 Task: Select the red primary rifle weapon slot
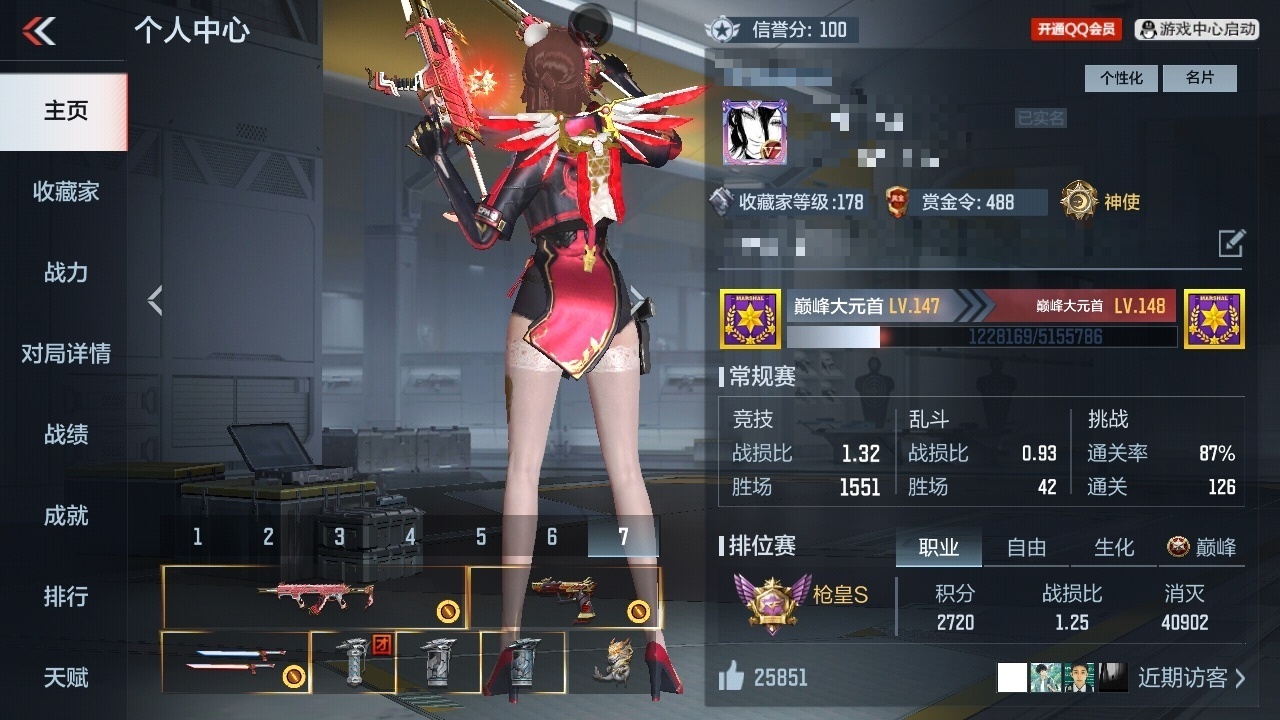314,597
